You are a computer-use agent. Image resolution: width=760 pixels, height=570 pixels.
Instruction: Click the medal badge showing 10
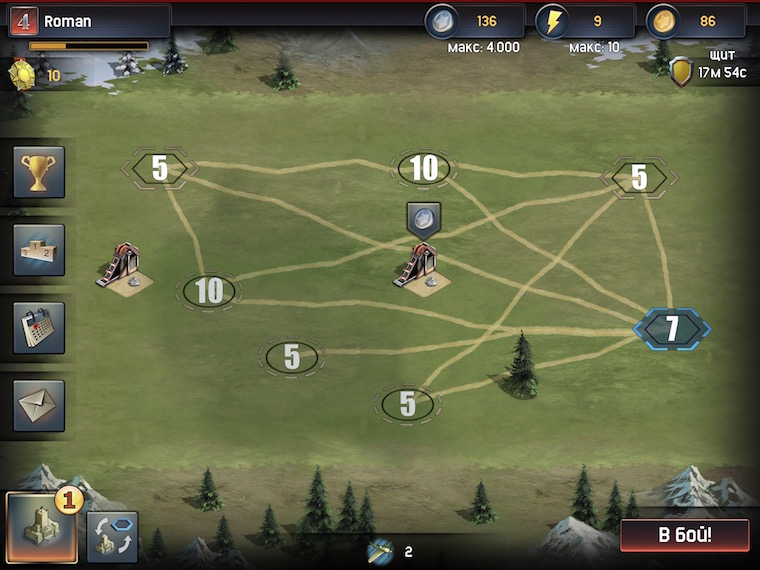tap(23, 75)
